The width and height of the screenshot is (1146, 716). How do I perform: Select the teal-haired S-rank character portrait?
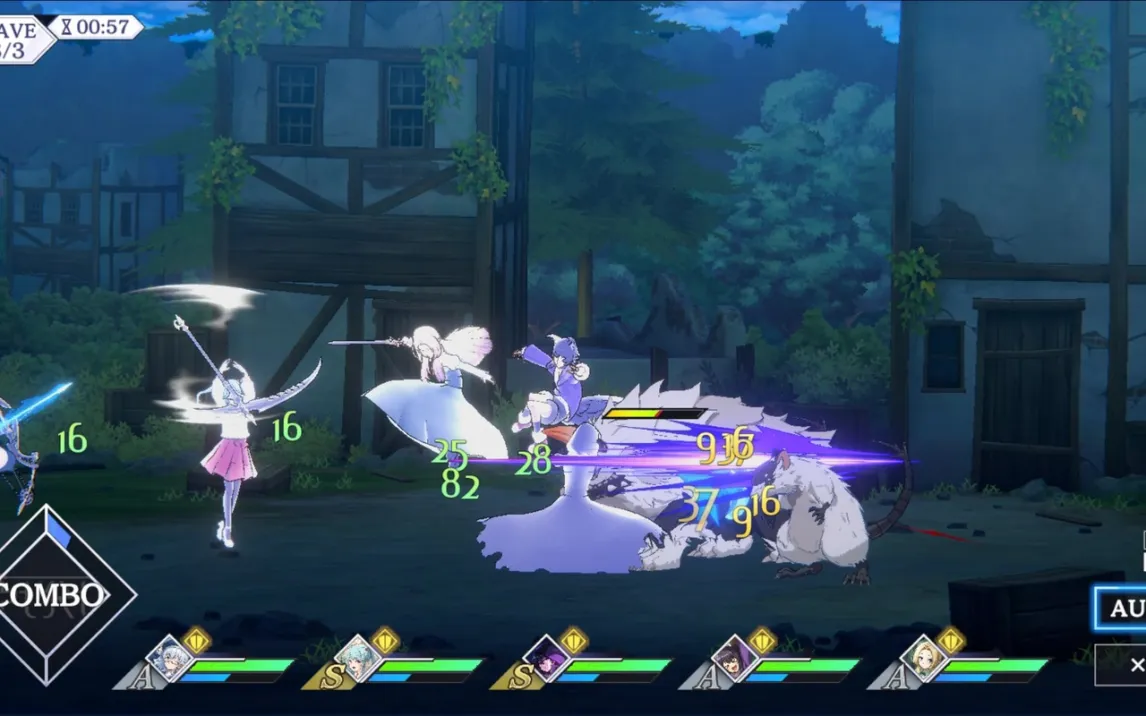point(358,658)
